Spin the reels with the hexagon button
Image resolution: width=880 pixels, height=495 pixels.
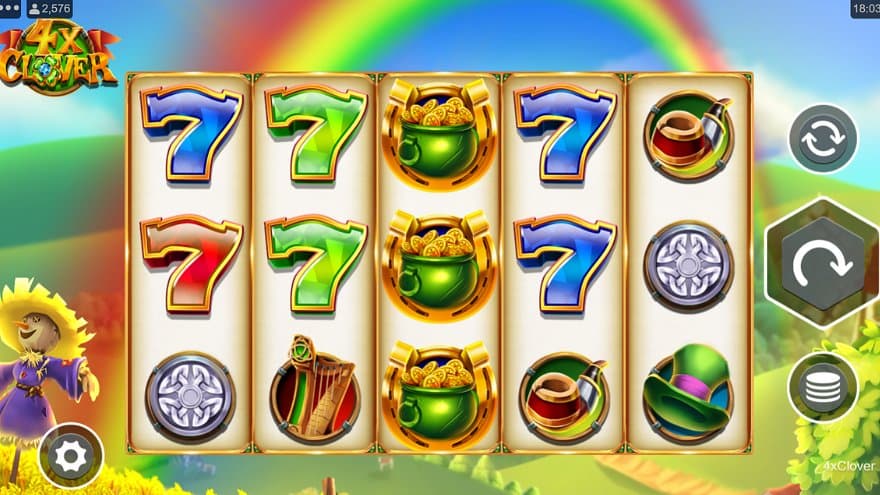pos(822,263)
